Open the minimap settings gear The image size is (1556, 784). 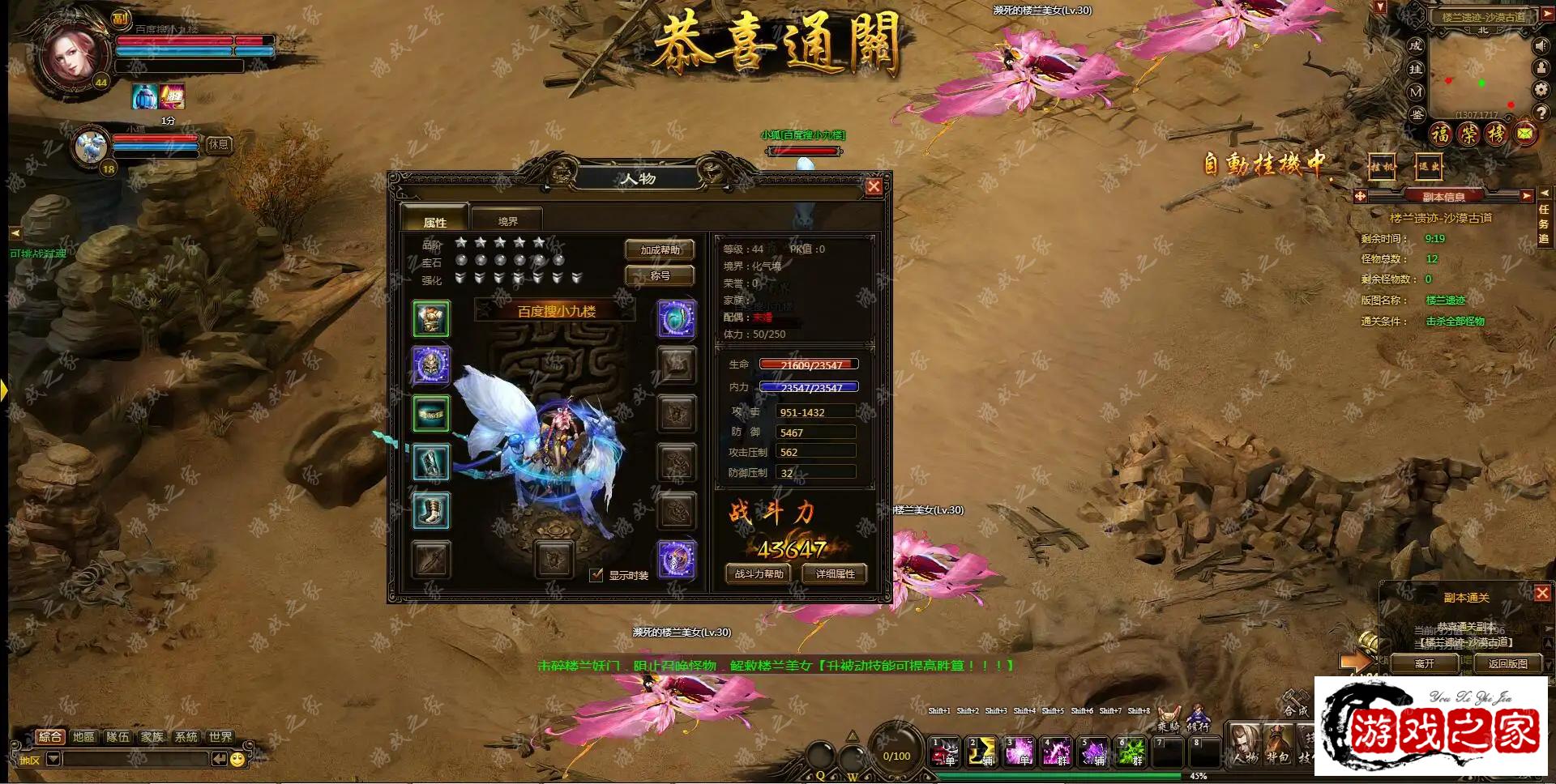(1541, 89)
